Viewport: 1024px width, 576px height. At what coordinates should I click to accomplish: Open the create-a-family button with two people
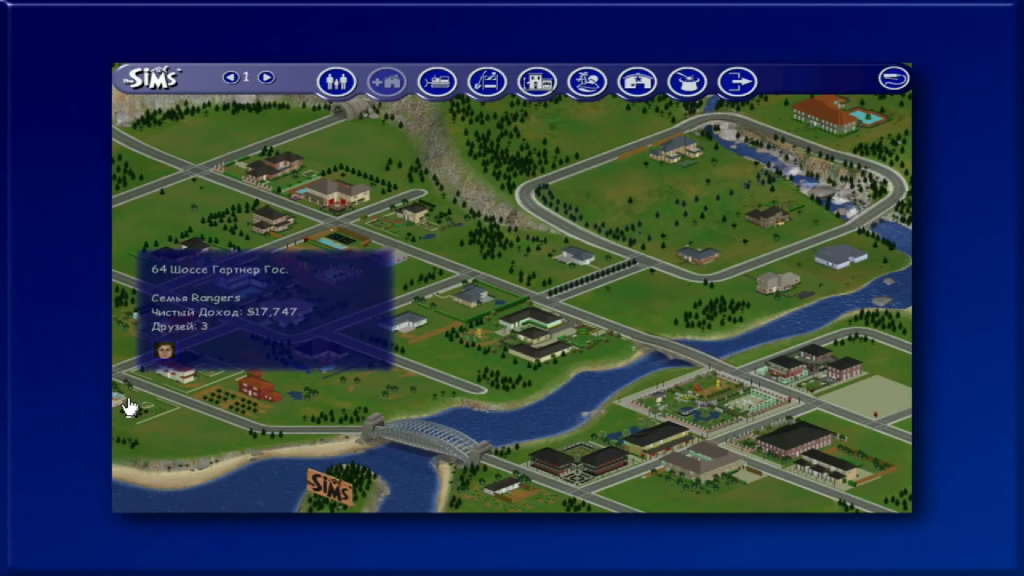coord(337,82)
